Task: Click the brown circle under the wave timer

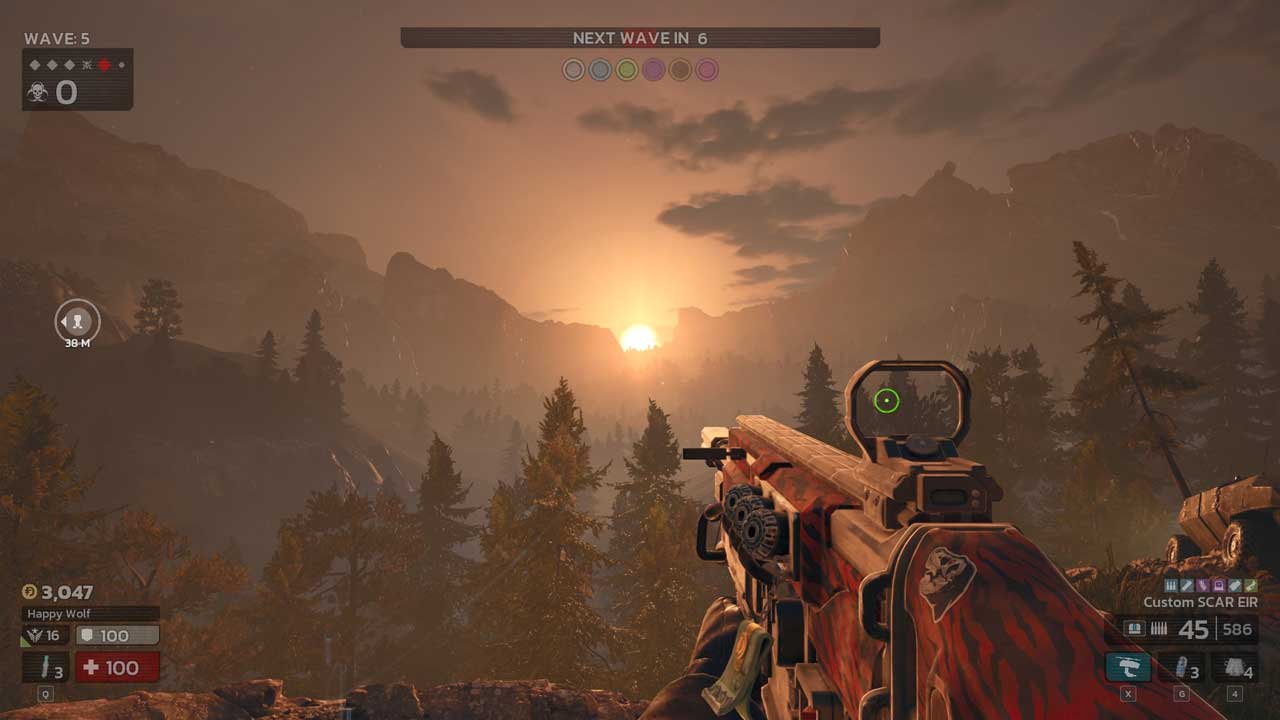Action: pos(681,70)
